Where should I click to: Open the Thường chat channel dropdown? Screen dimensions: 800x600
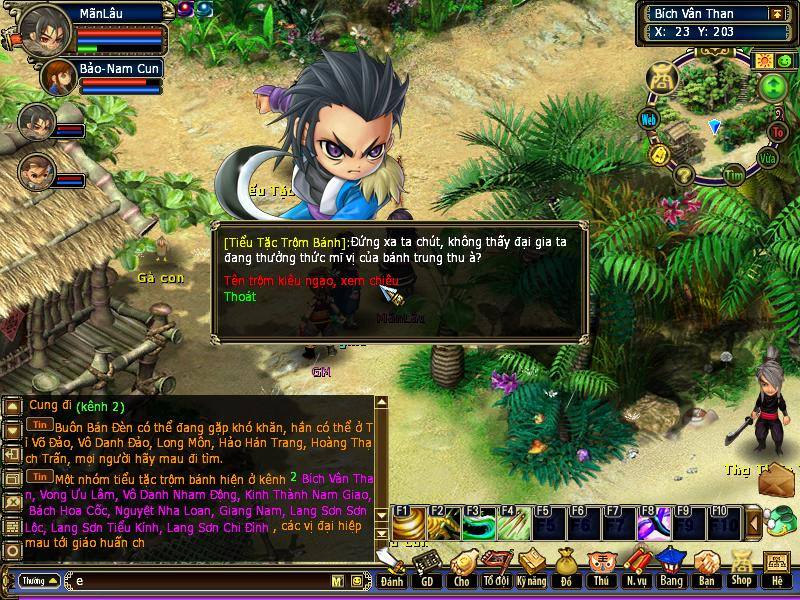tap(38, 580)
